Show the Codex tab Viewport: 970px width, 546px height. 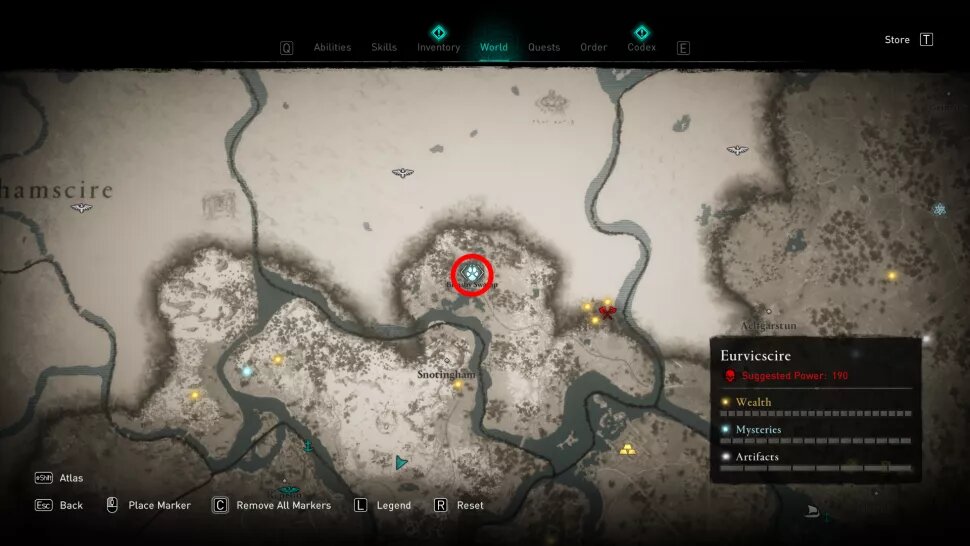641,47
